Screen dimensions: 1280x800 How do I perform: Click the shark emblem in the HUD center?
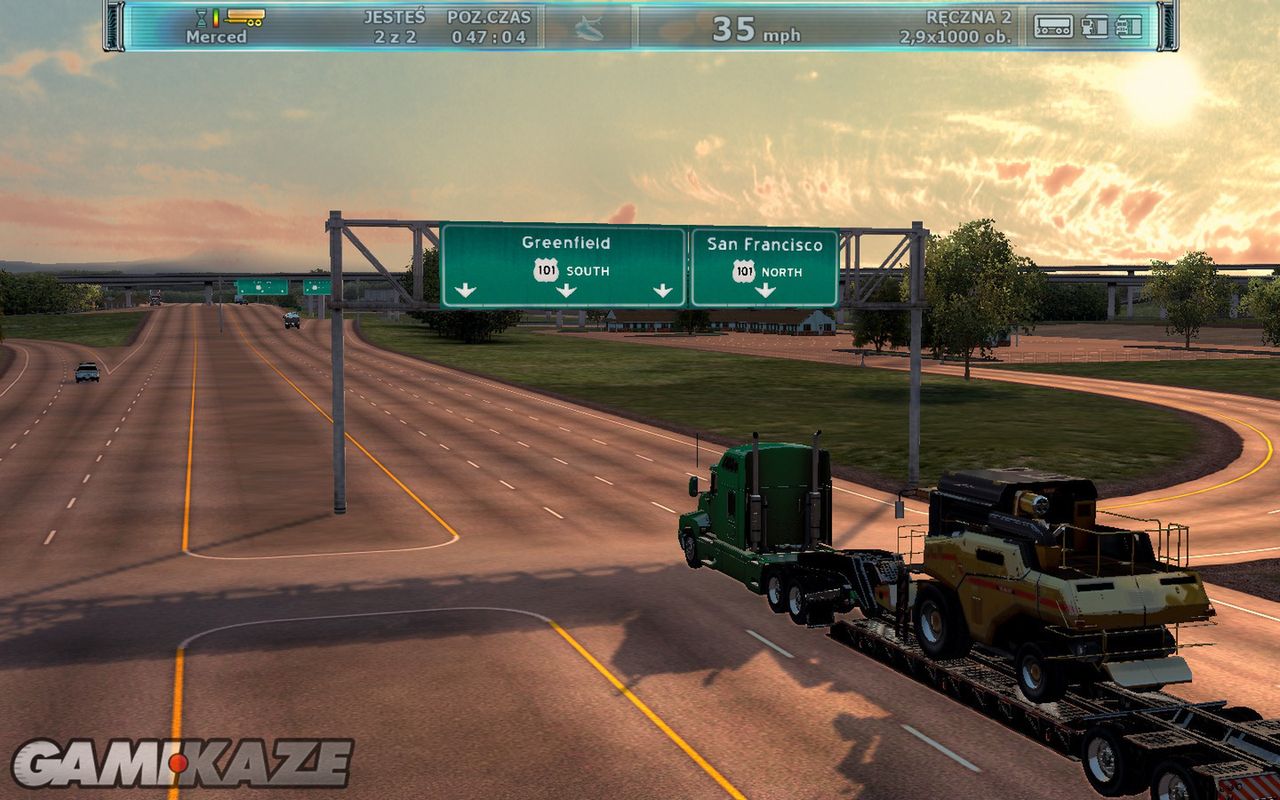coord(588,27)
